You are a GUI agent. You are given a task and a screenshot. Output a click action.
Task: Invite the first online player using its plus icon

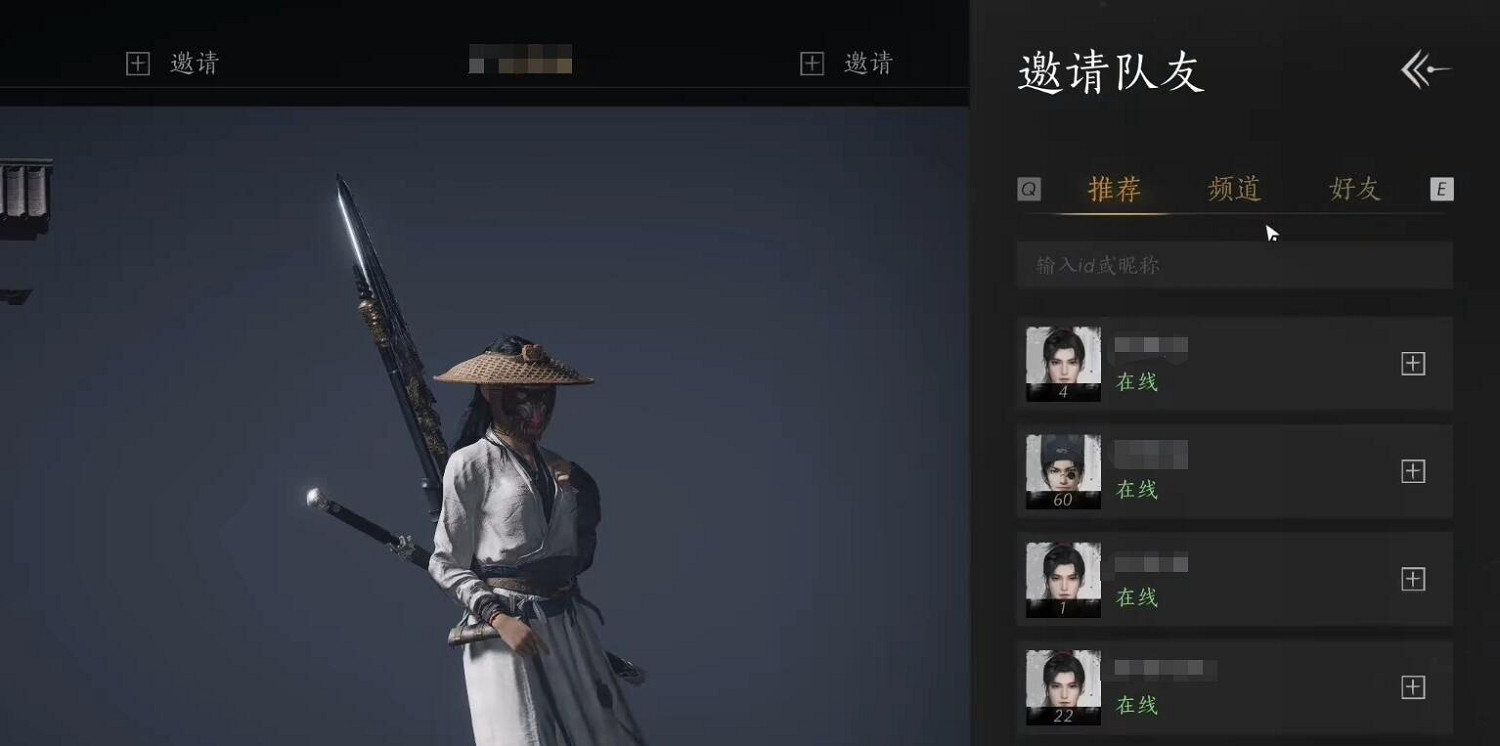tap(1414, 364)
